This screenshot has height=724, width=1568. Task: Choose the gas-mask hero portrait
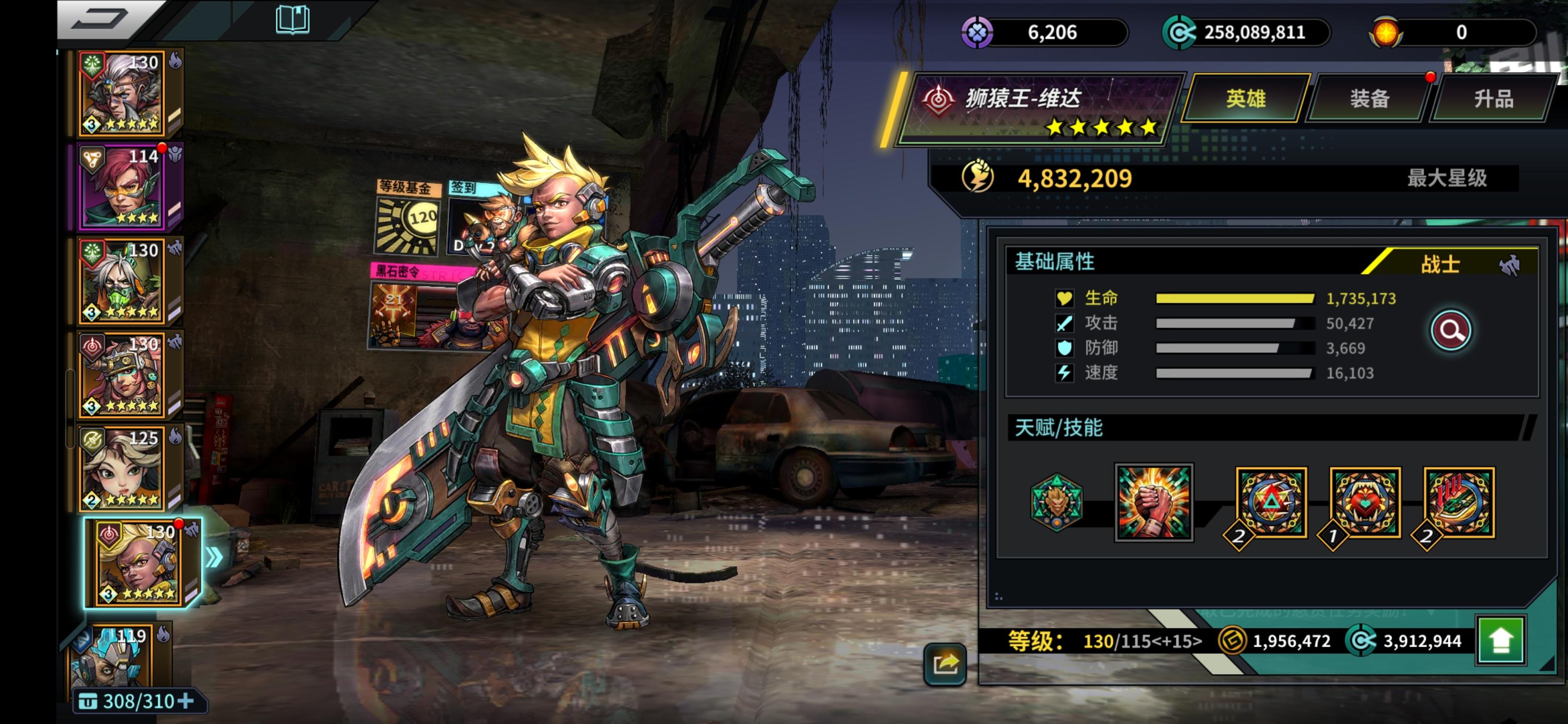[123, 281]
